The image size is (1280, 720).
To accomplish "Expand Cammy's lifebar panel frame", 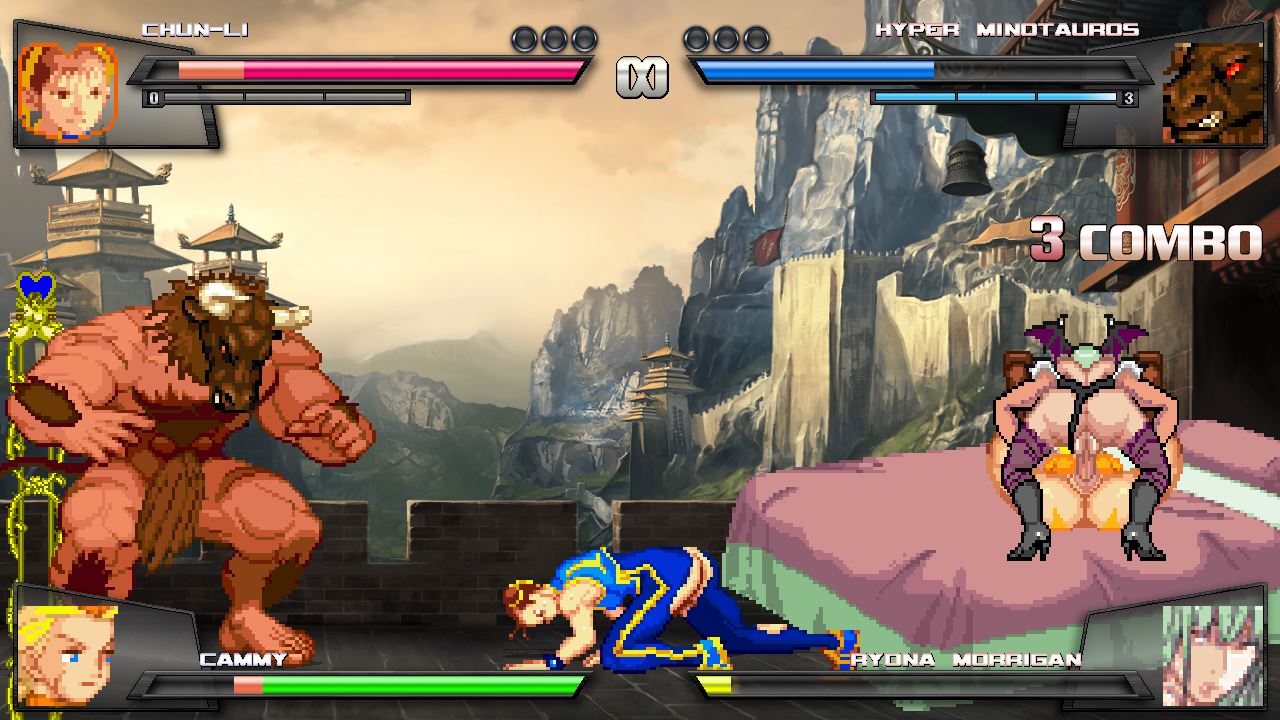I will (x=370, y=688).
